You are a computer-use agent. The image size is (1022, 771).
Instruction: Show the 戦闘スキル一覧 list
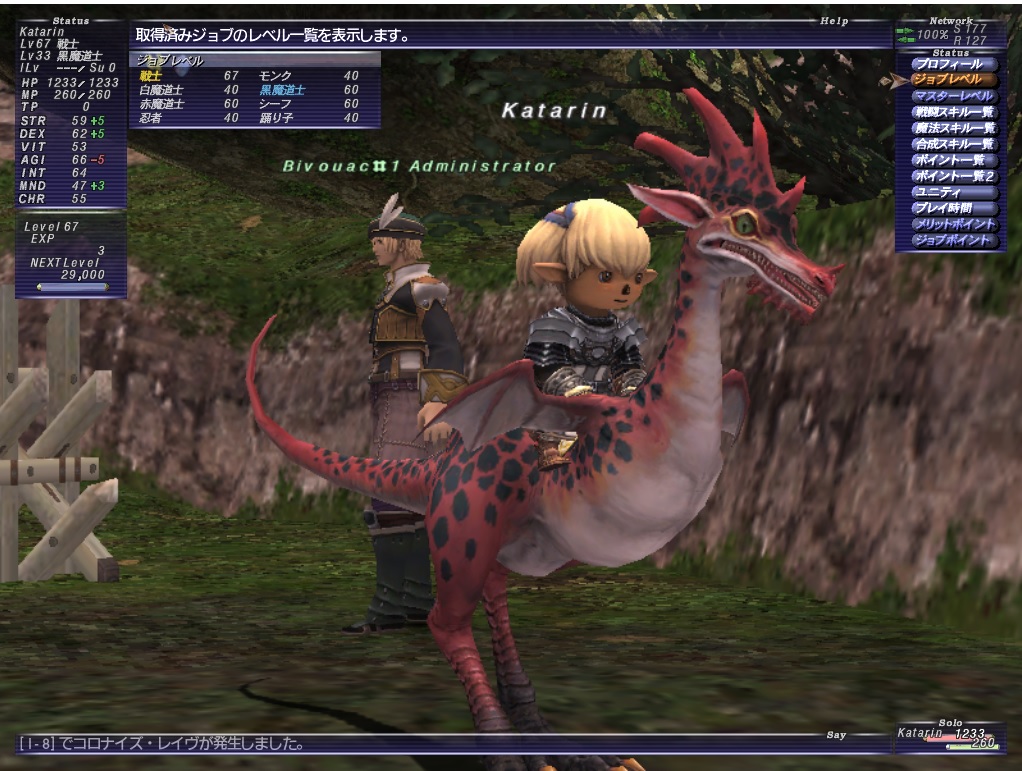[953, 112]
